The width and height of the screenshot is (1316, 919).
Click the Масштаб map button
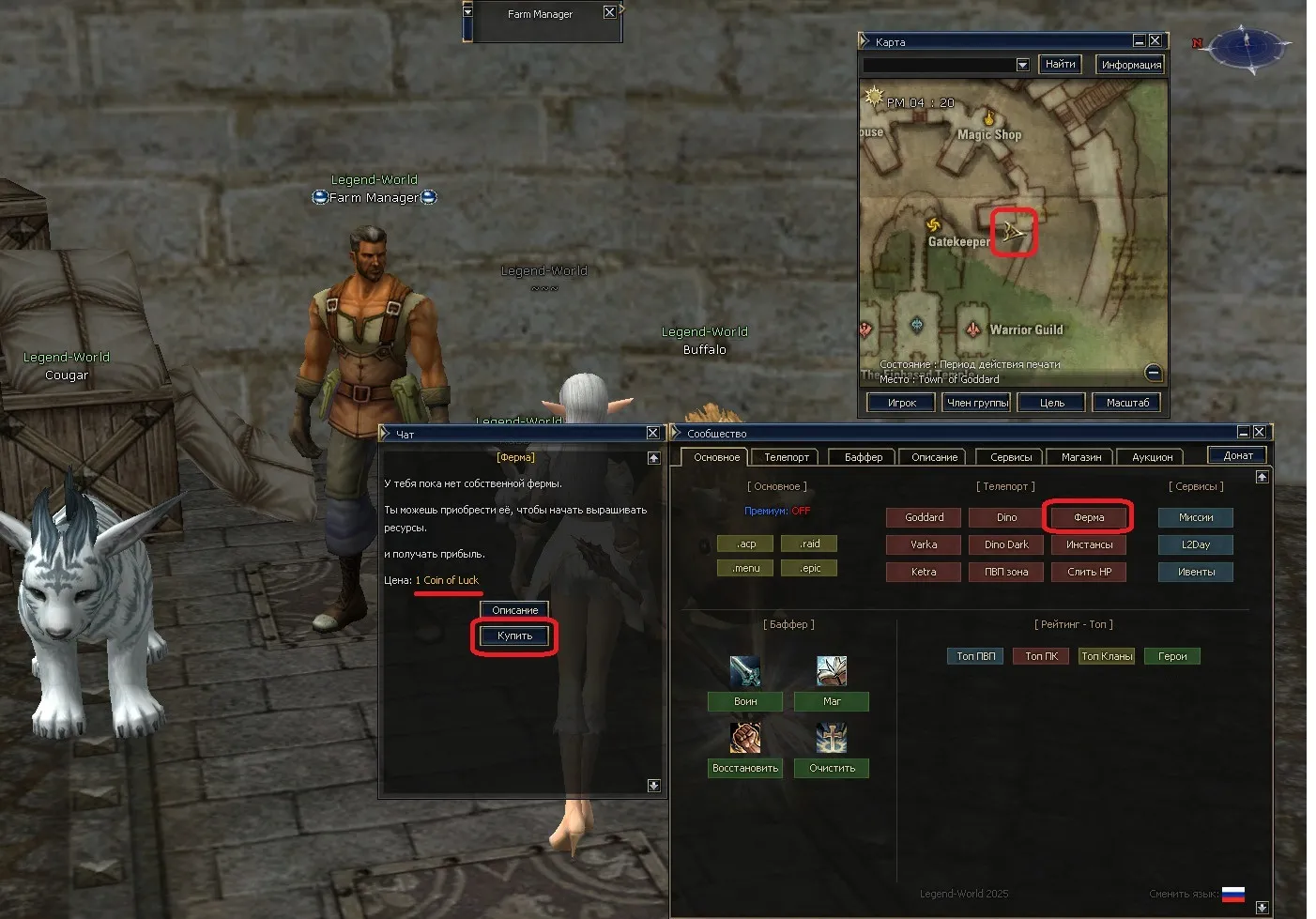(1127, 403)
